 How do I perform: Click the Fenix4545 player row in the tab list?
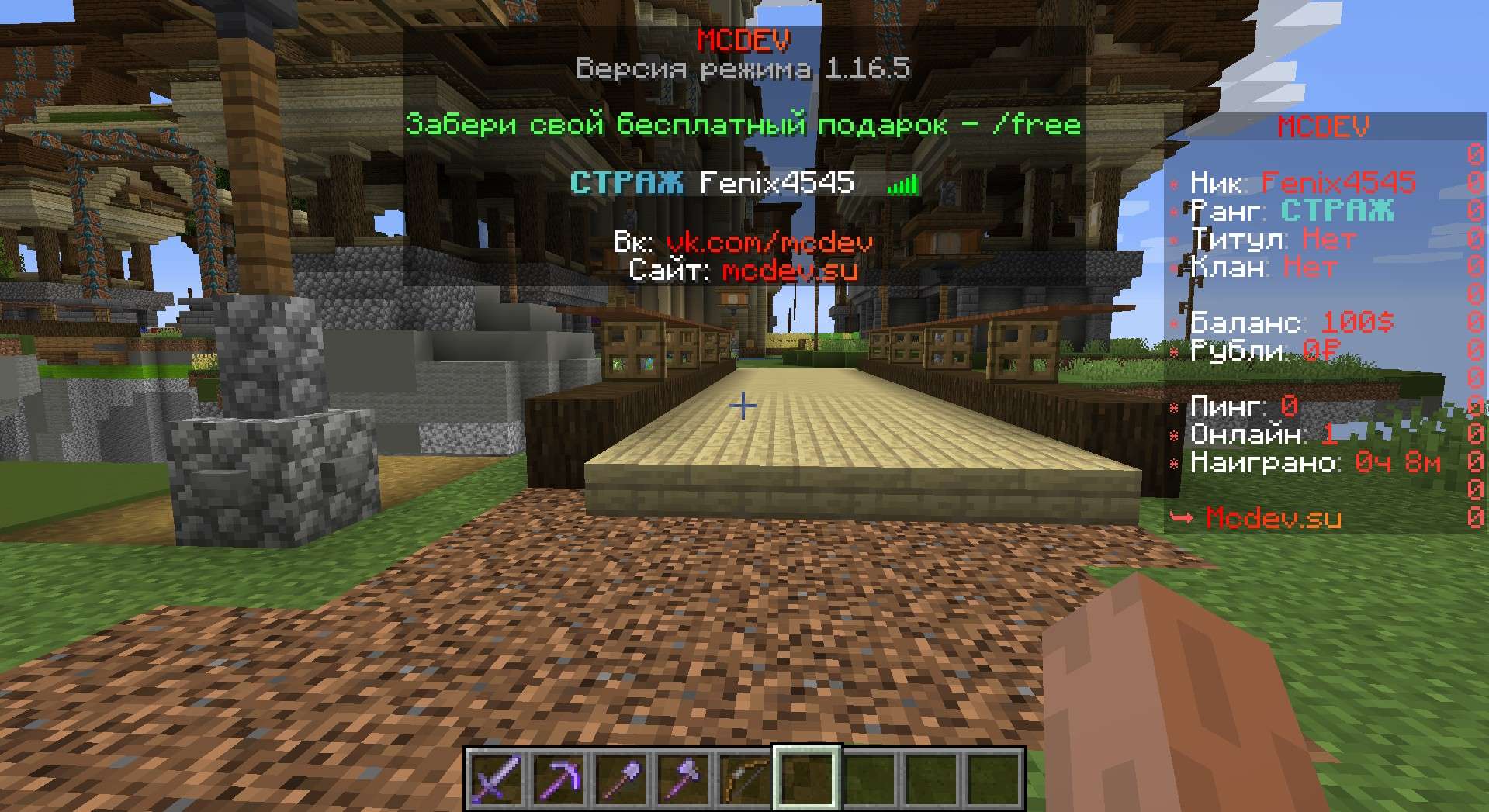pyautogui.click(x=743, y=183)
